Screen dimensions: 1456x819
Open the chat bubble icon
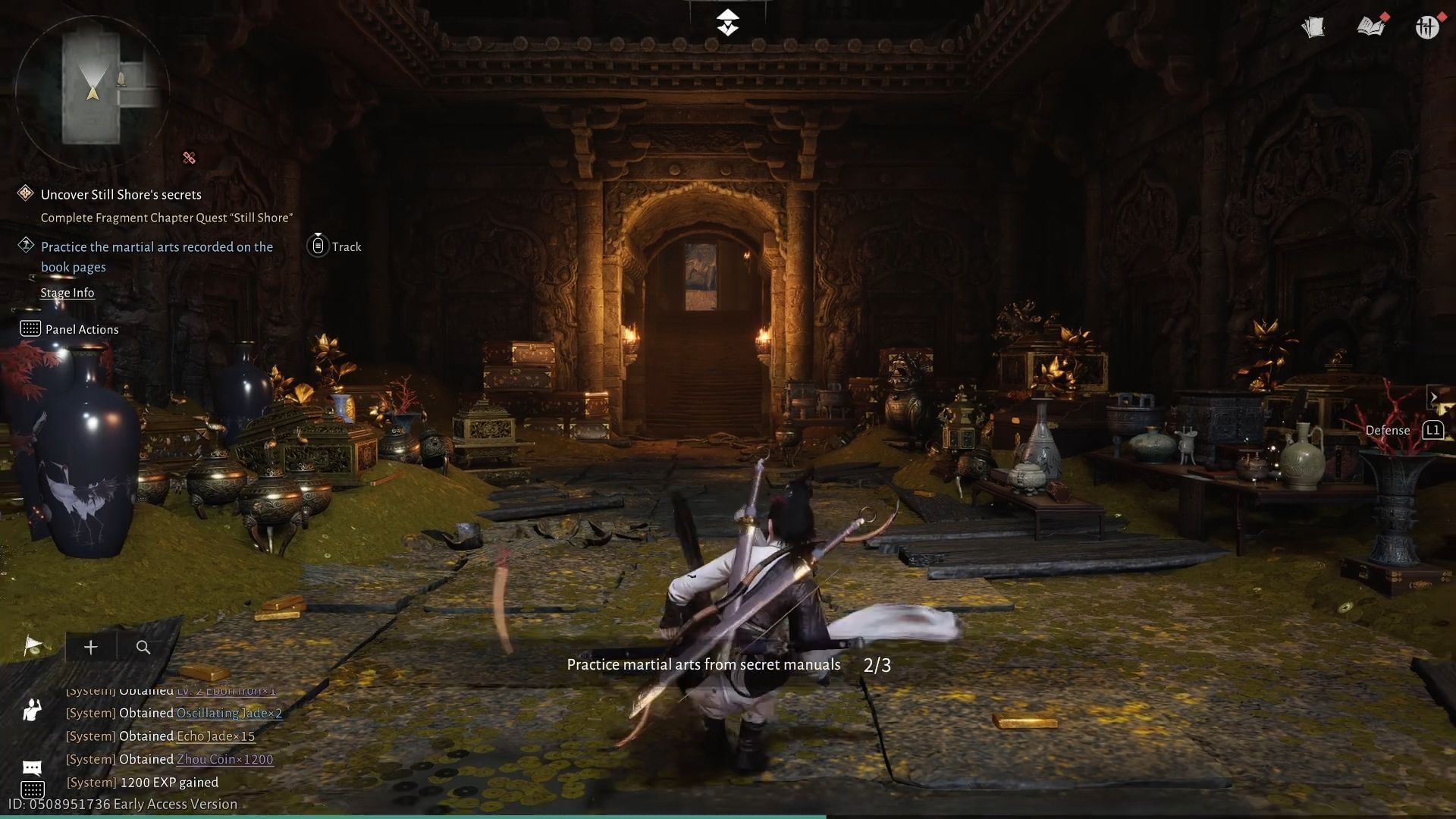31,767
